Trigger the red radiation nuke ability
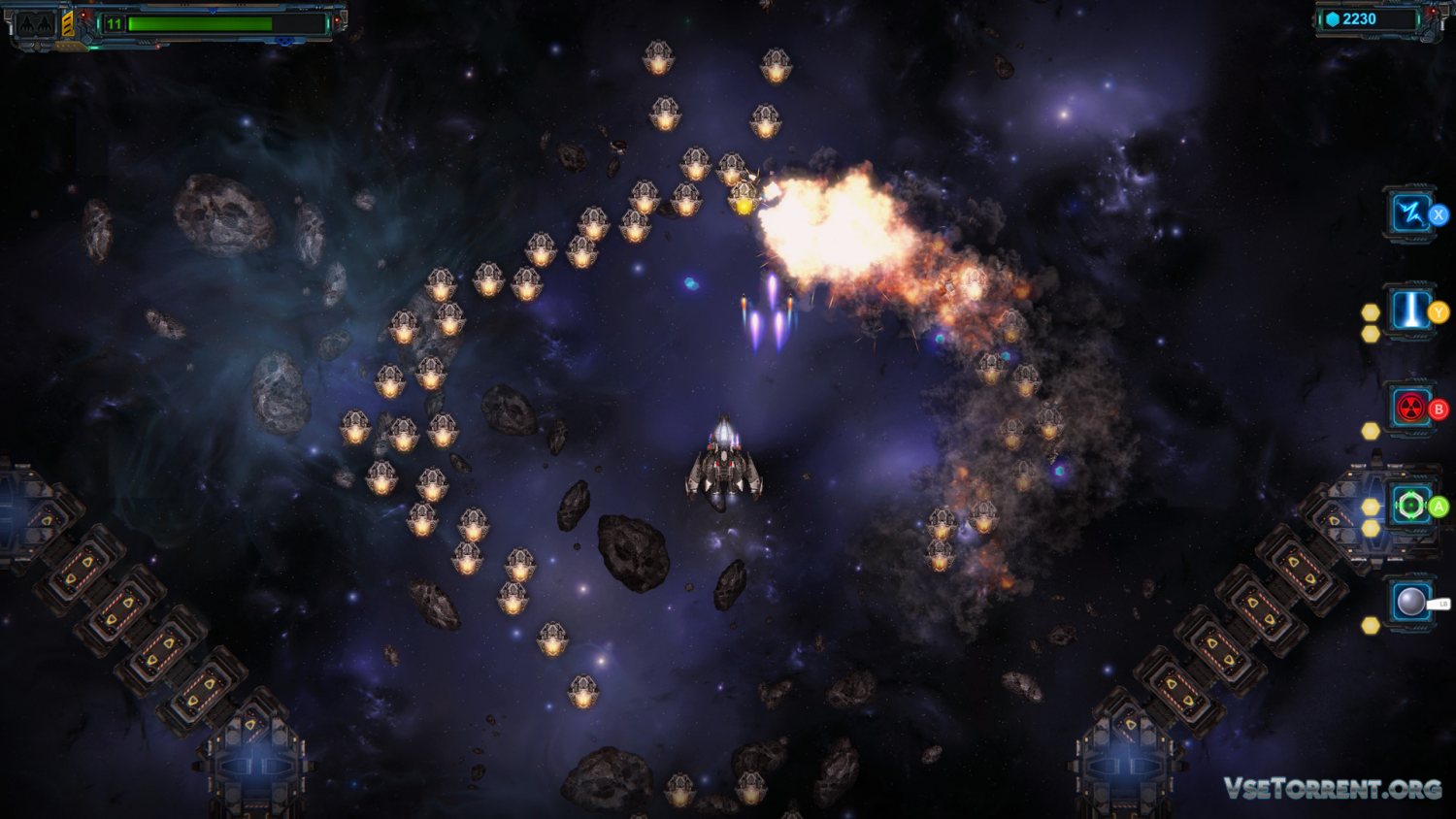The width and height of the screenshot is (1456, 819). [1410, 409]
